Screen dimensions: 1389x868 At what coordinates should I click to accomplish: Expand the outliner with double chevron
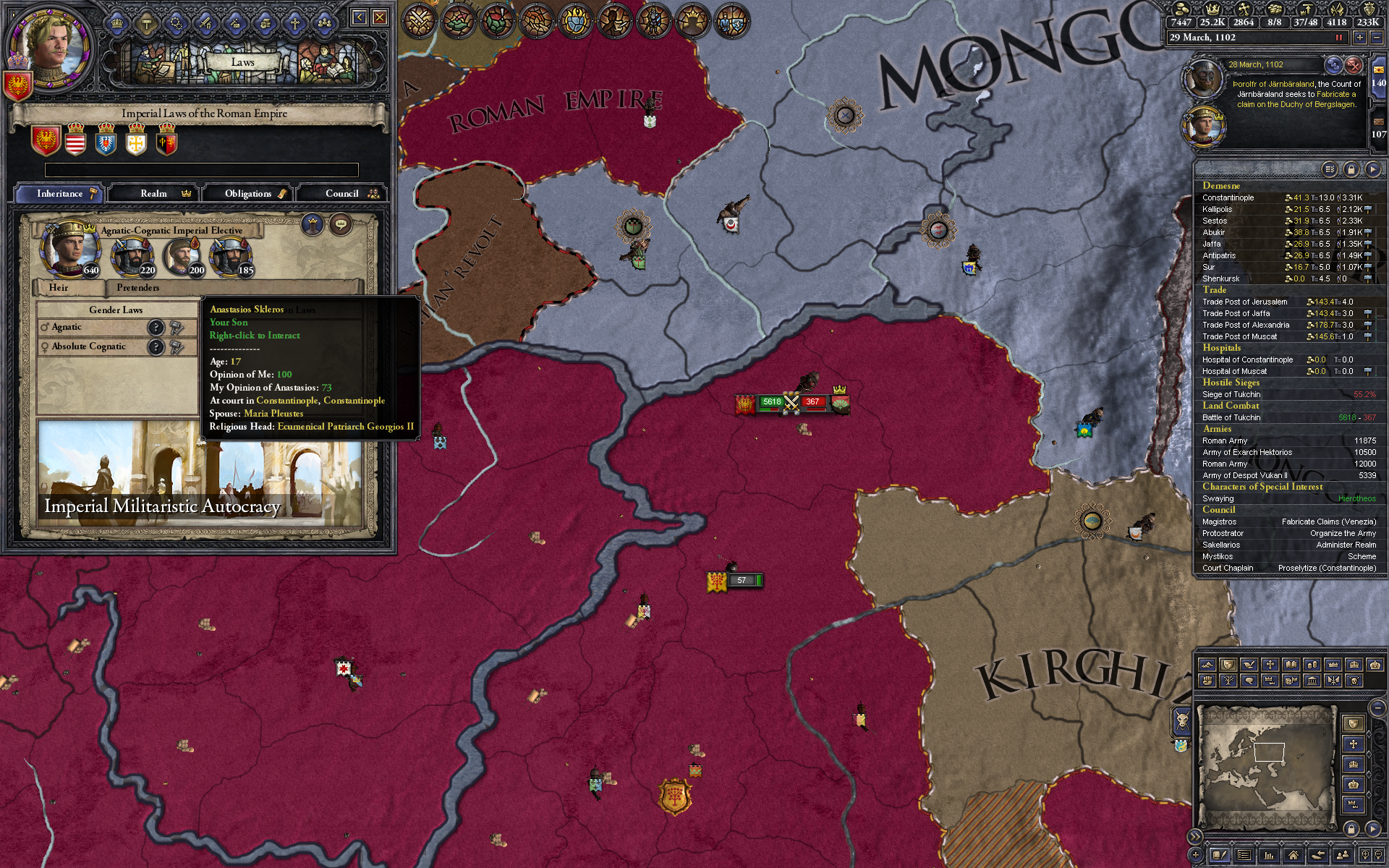pyautogui.click(x=1194, y=837)
